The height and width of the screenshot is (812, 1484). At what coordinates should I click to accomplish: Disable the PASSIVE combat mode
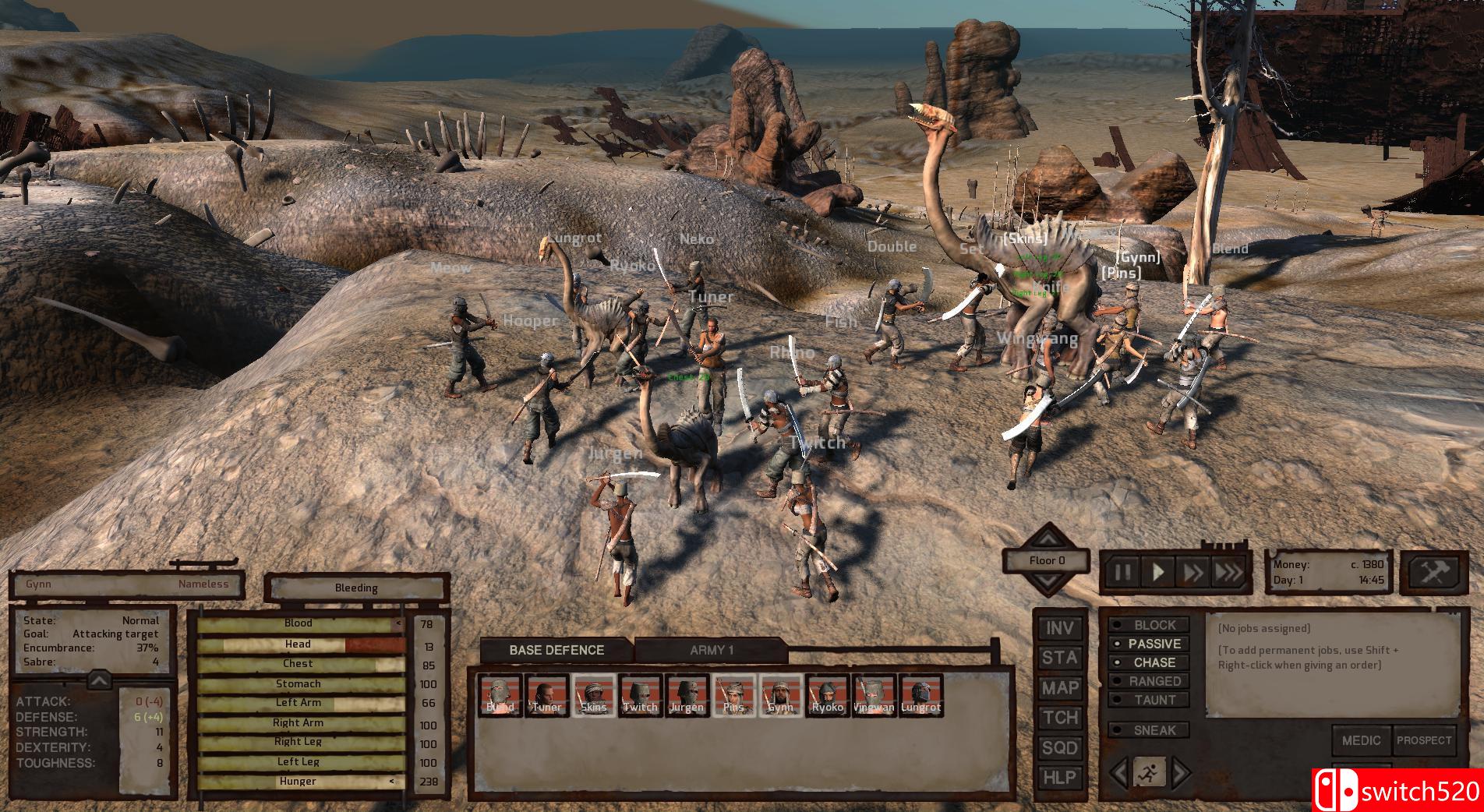tap(1150, 644)
